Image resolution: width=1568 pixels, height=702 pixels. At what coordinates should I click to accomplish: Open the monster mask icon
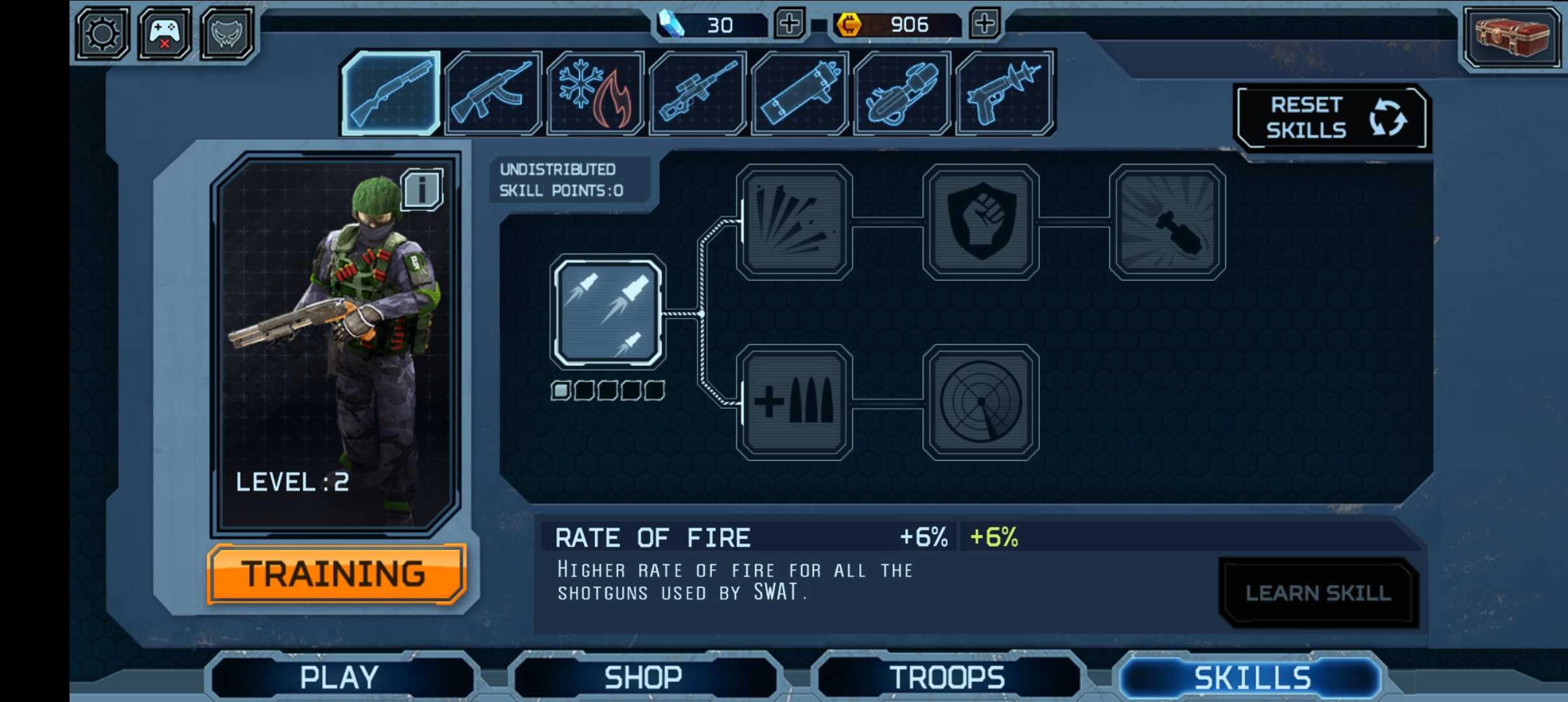[x=226, y=33]
